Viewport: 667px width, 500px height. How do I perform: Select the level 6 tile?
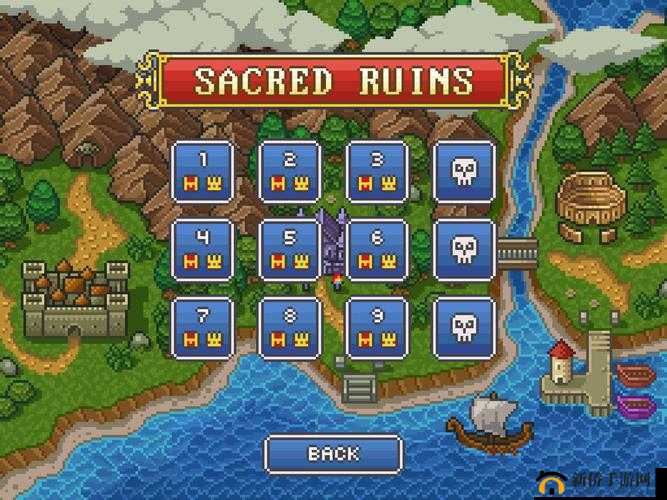[x=377, y=249]
